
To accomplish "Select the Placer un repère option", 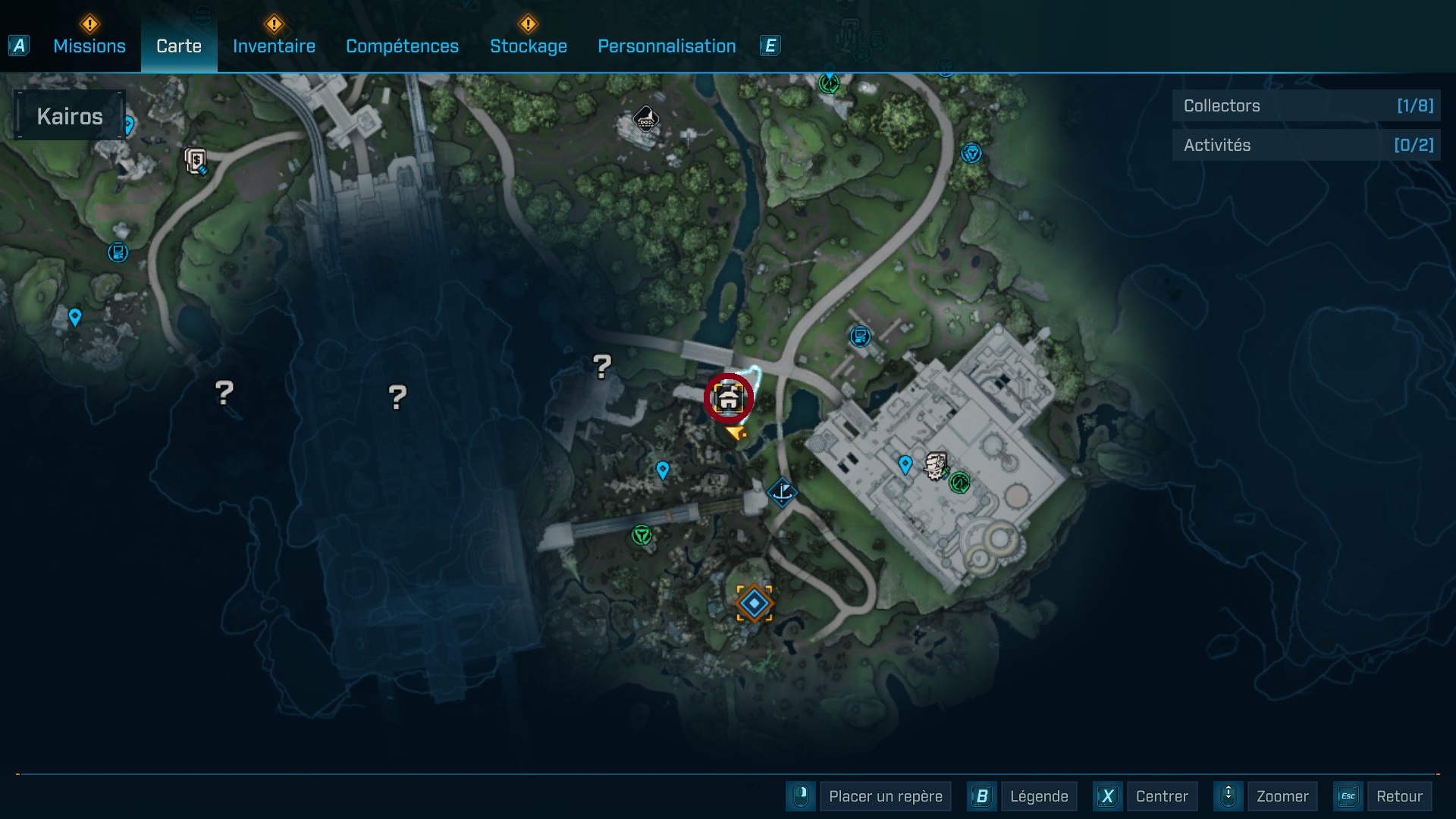I will [885, 796].
